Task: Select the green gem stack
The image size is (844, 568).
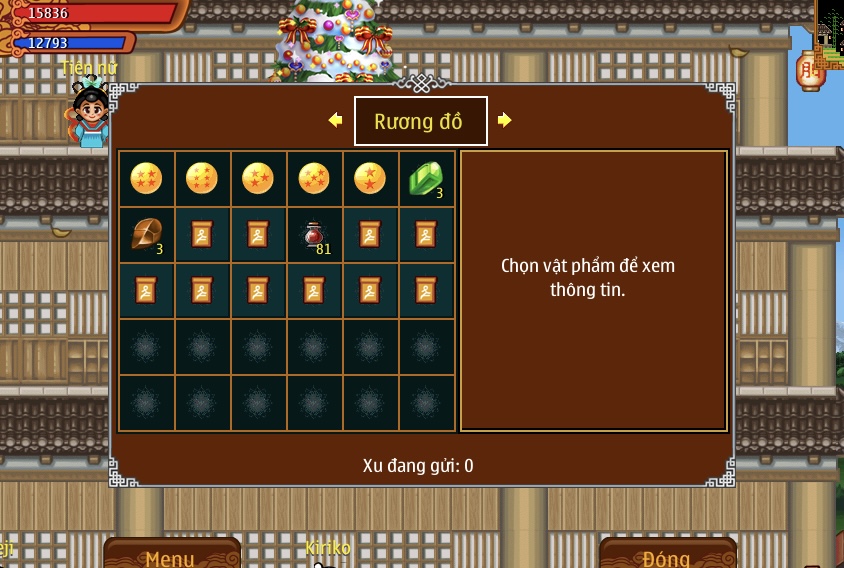Action: tap(426, 179)
